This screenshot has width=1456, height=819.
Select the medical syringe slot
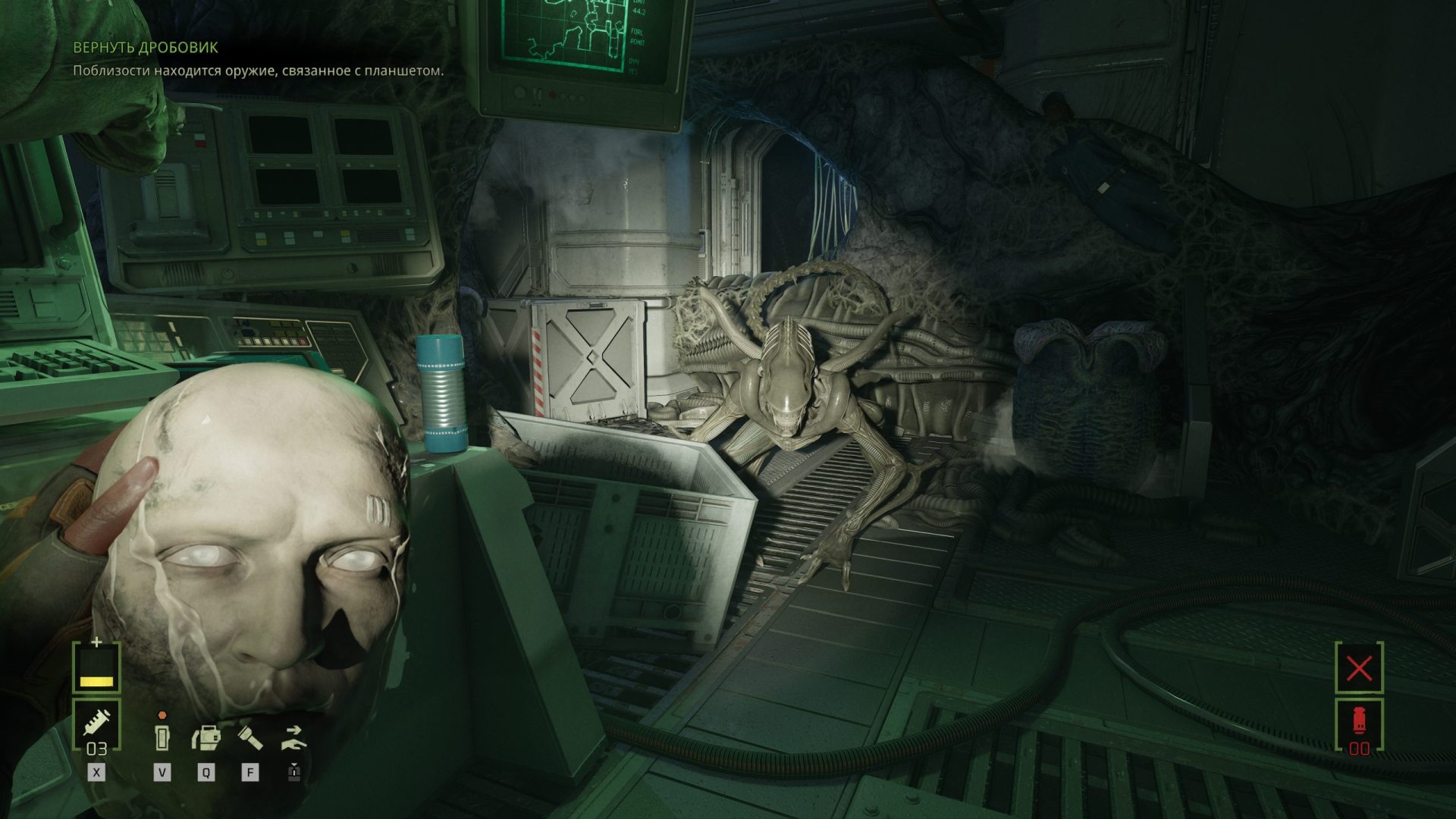(x=96, y=726)
